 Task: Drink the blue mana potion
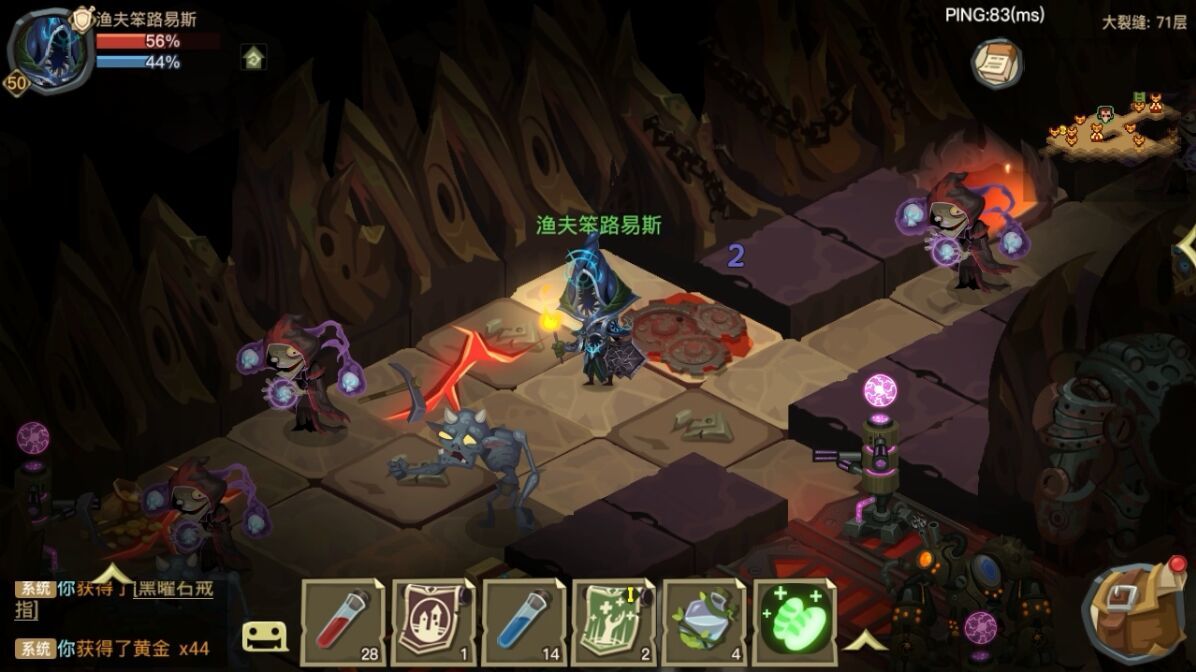click(x=523, y=621)
